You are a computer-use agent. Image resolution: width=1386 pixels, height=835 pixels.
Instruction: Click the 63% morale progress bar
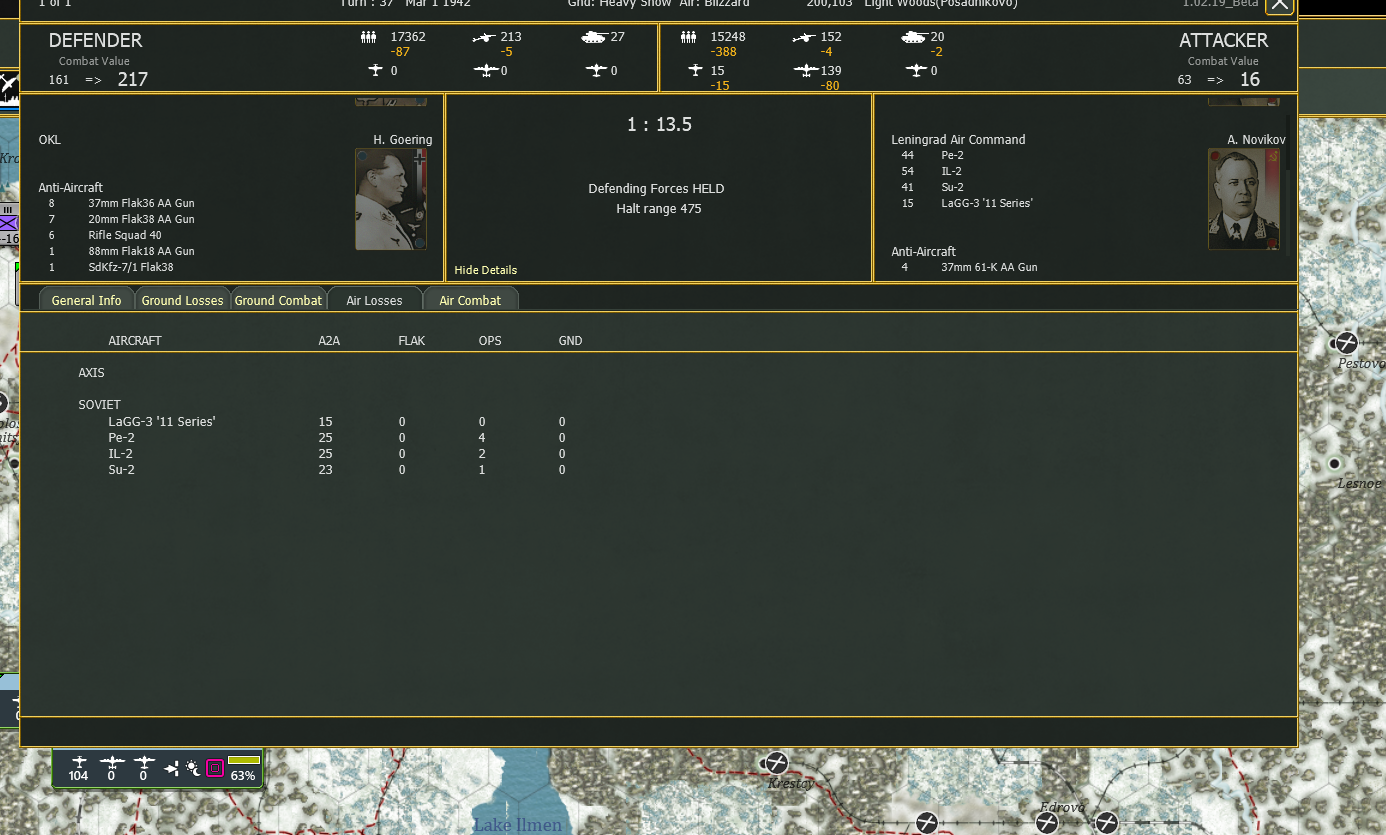pyautogui.click(x=243, y=761)
